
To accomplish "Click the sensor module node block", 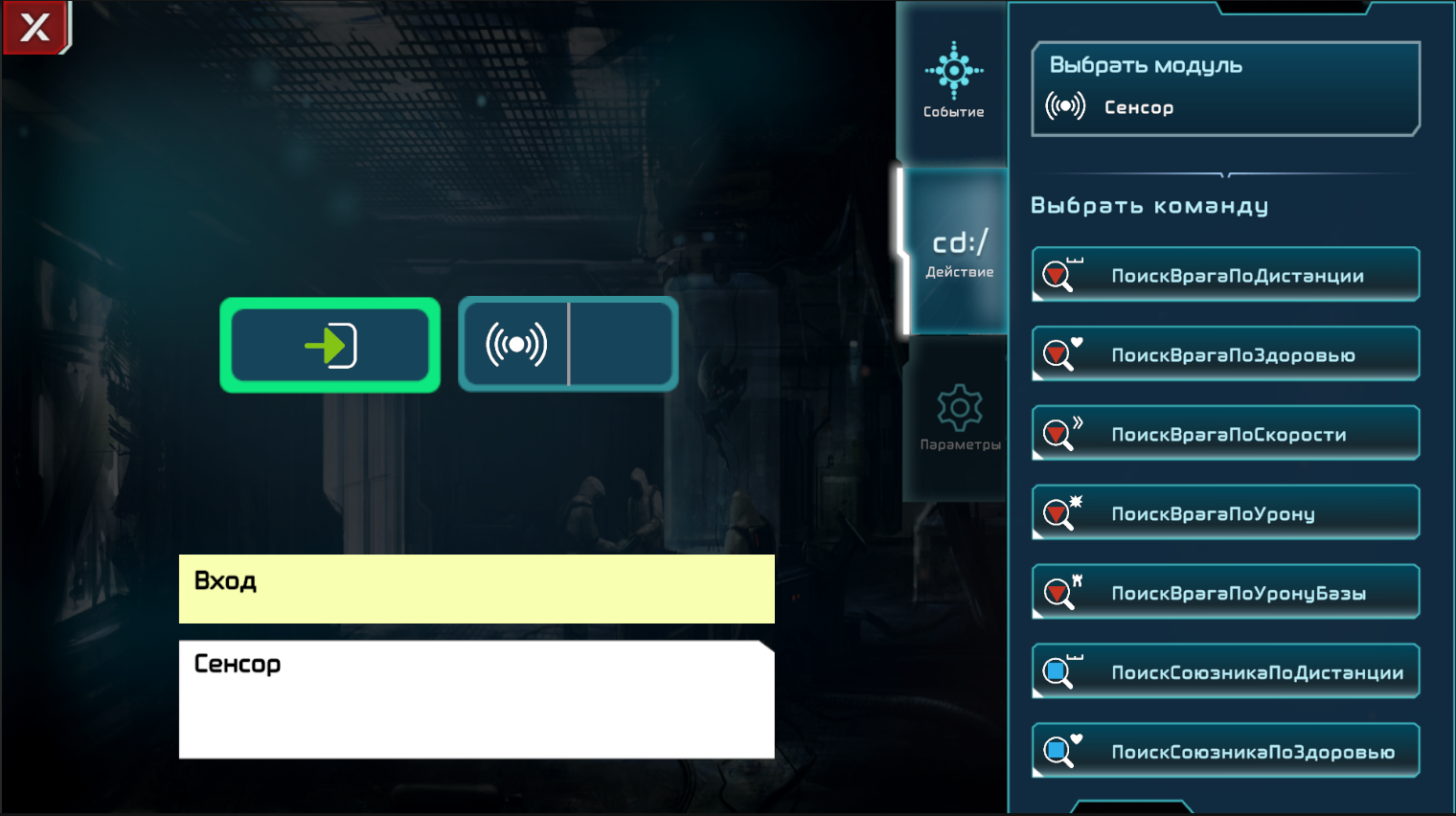I will coord(568,345).
